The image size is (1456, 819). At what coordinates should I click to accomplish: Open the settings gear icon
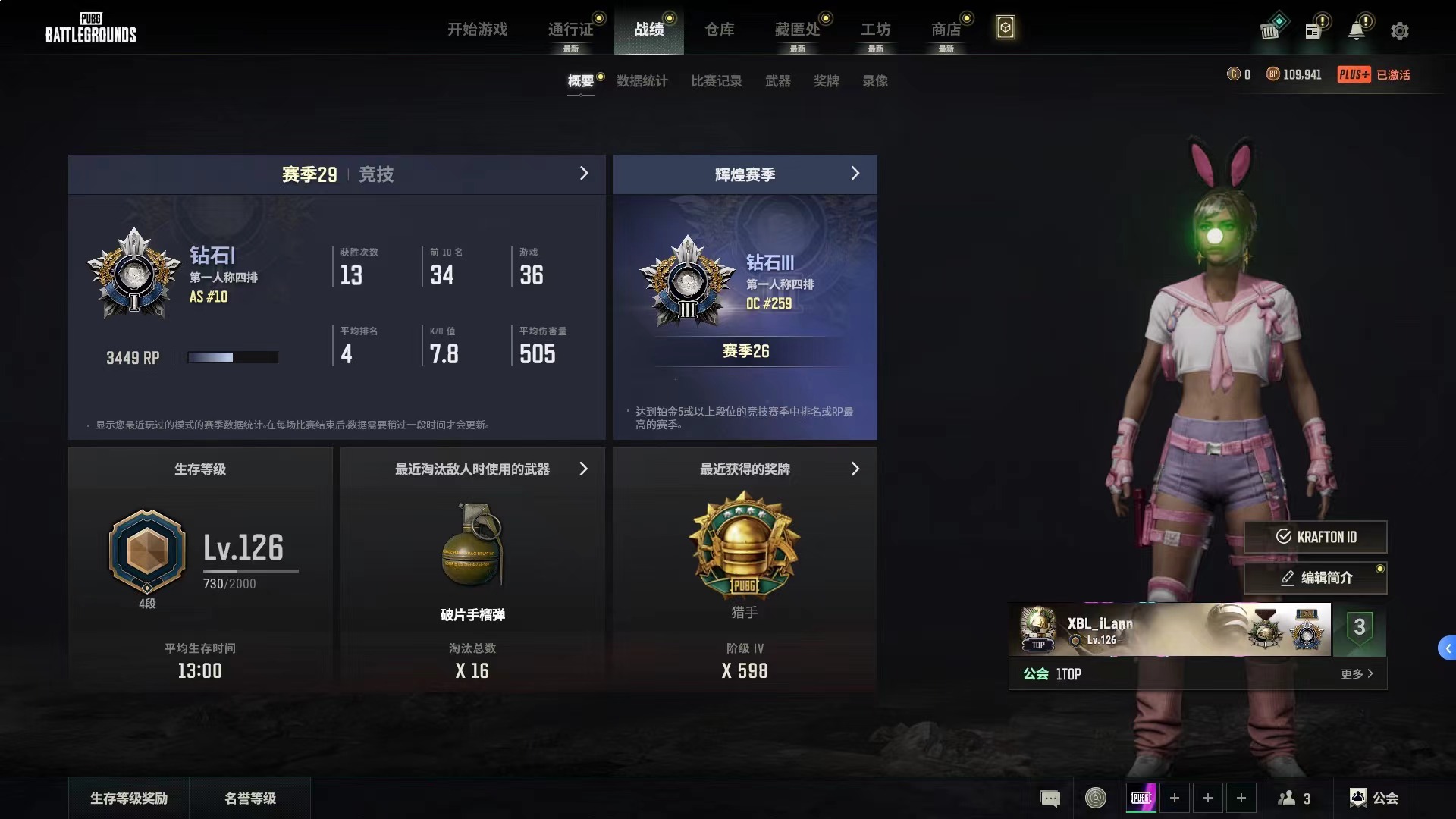[1399, 30]
